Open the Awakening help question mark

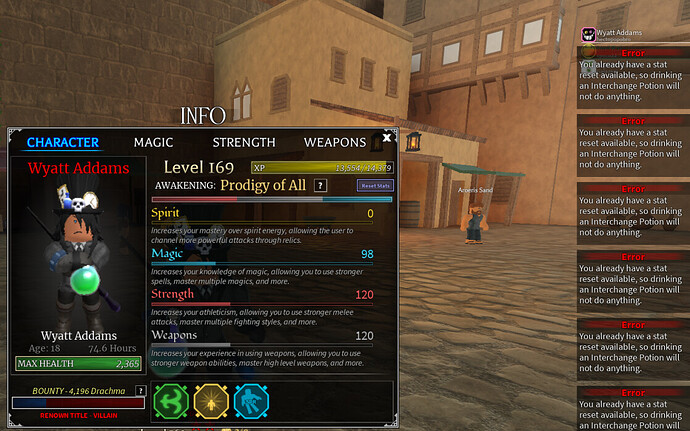coord(320,185)
